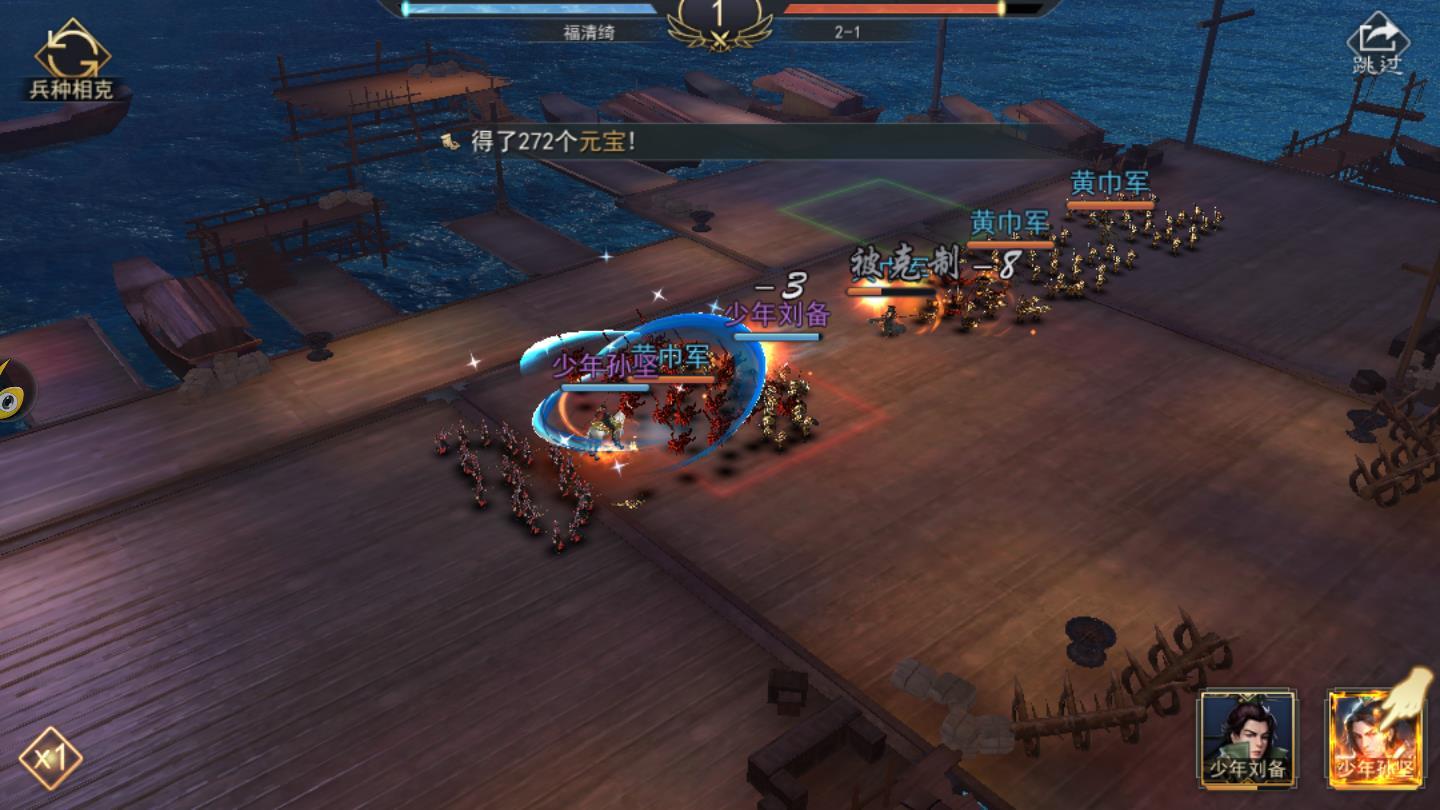Tap the owl mascot icon at screen edge

tap(14, 393)
